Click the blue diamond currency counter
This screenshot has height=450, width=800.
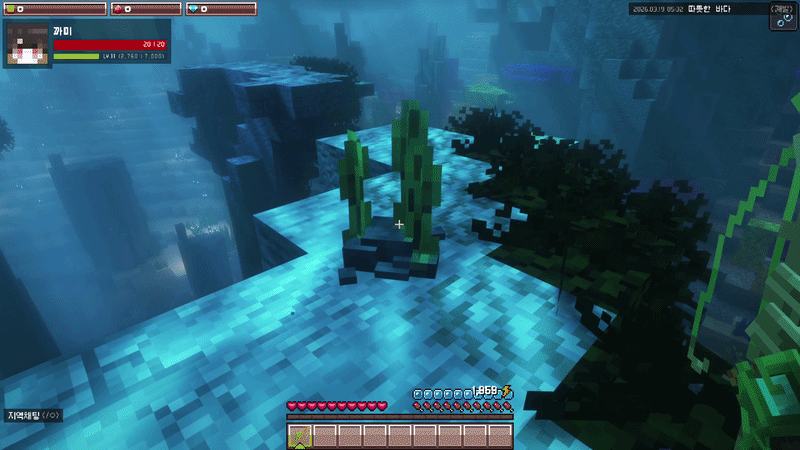click(220, 9)
